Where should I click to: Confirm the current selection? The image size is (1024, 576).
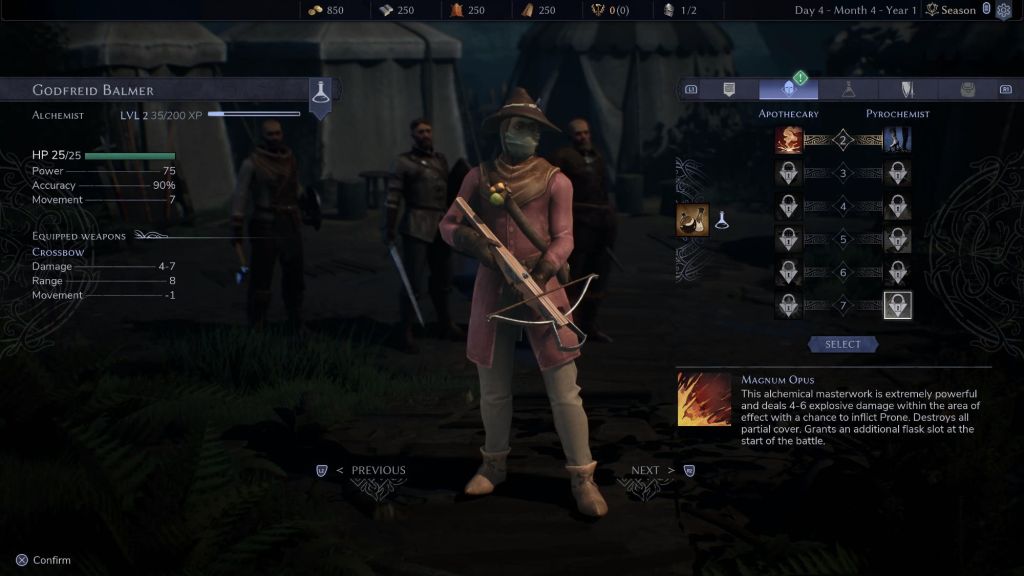tap(43, 560)
